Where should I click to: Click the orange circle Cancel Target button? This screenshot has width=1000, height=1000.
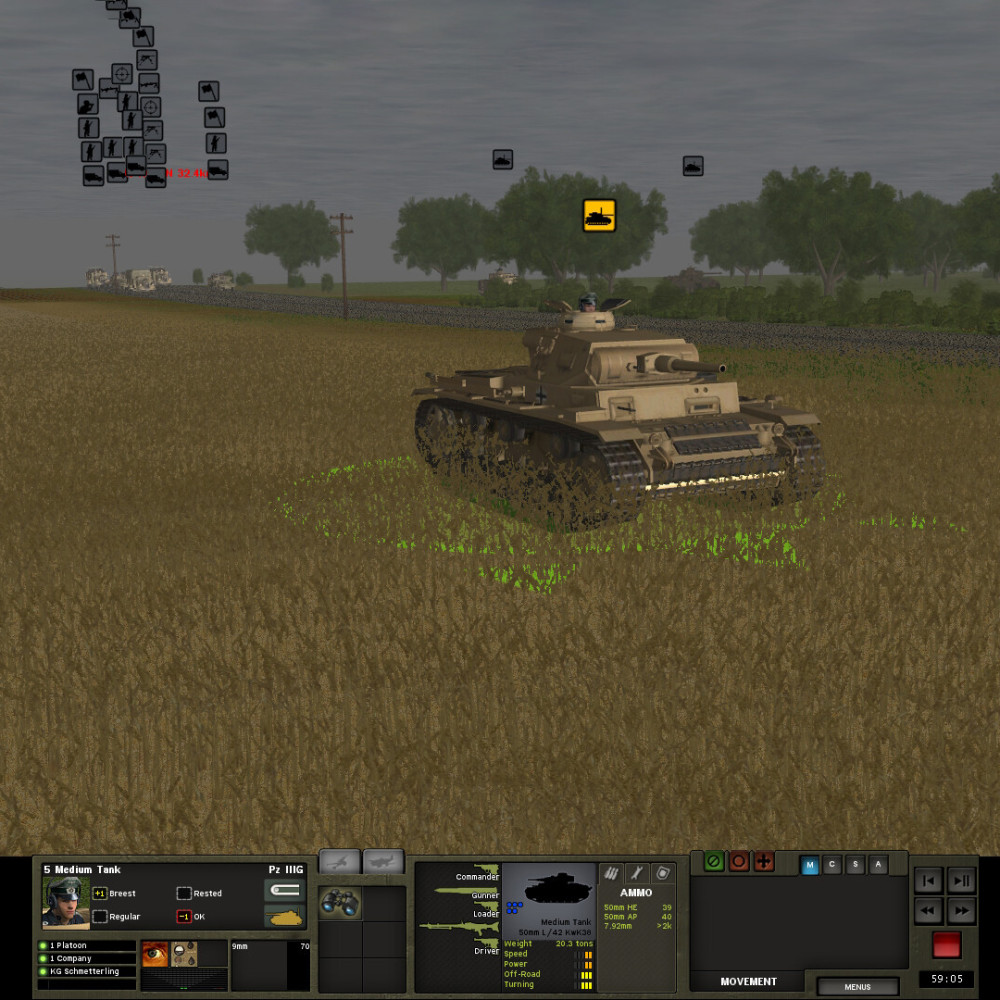739,862
